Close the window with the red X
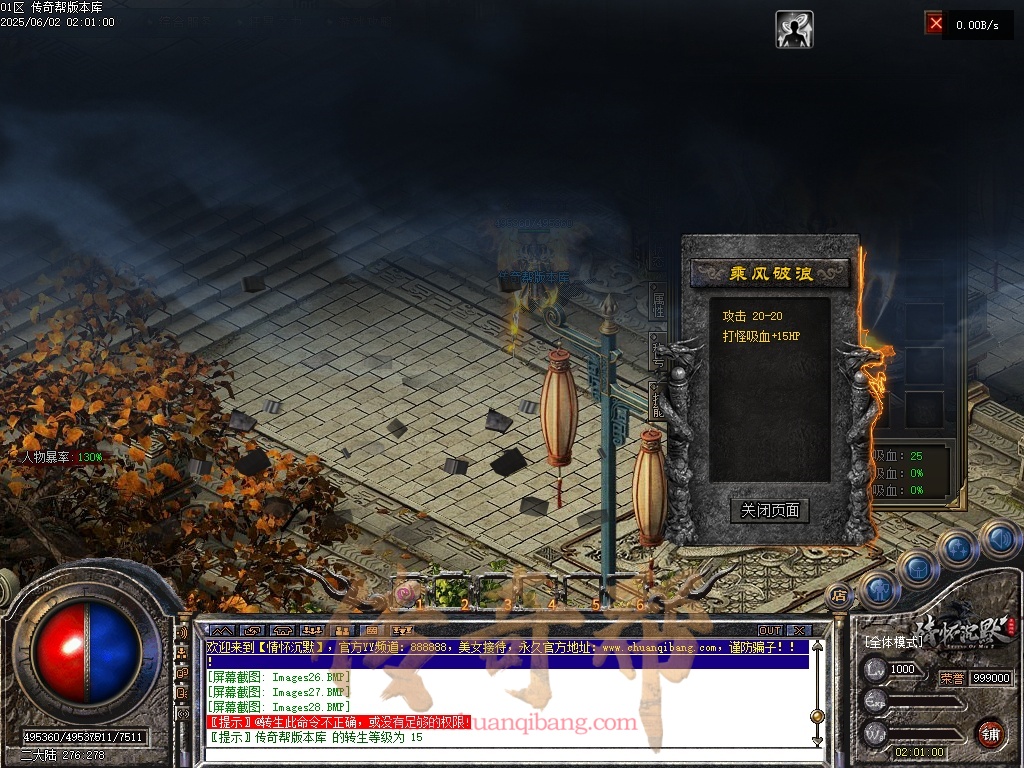The width and height of the screenshot is (1024, 768). (x=934, y=22)
